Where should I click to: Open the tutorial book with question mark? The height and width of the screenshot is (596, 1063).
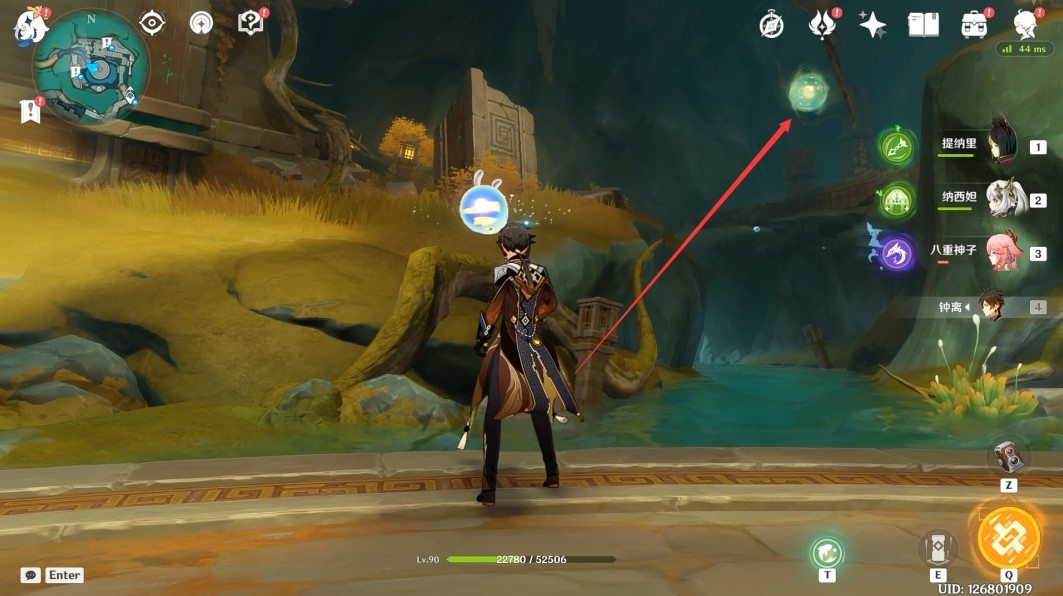[250, 23]
